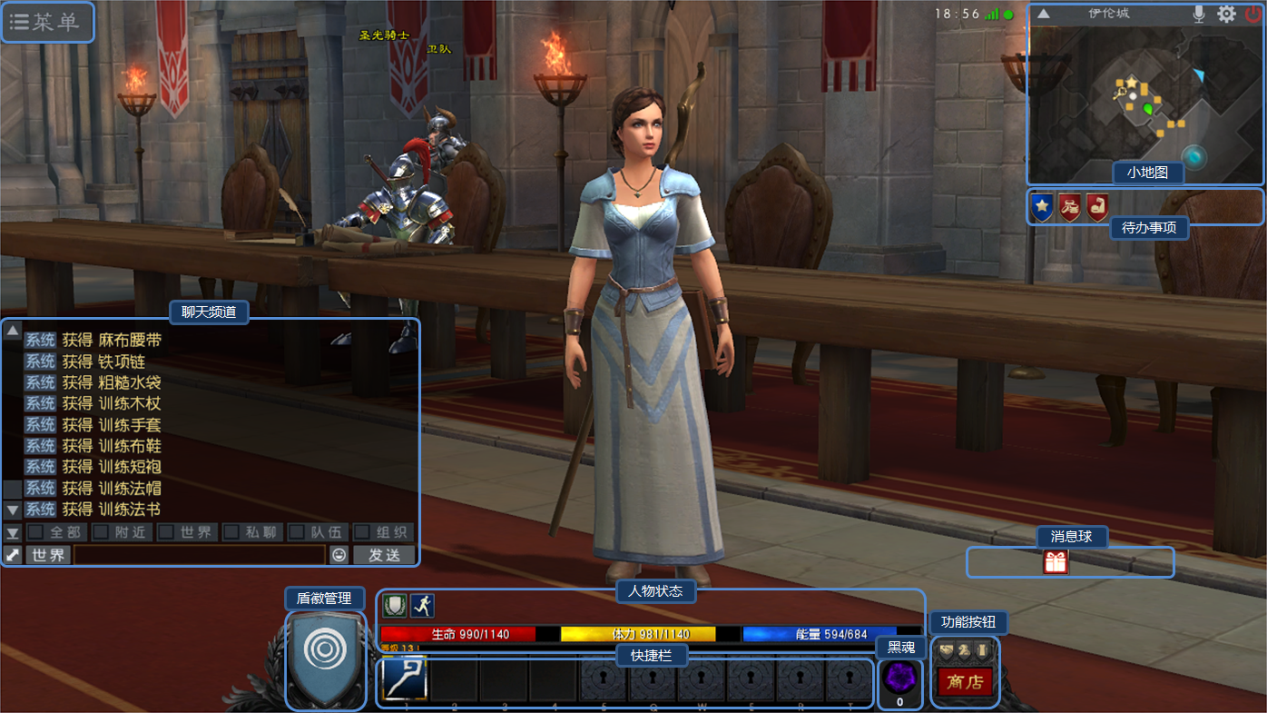This screenshot has height=713, width=1267.
Task: Click the 发送 send button
Action: click(384, 554)
